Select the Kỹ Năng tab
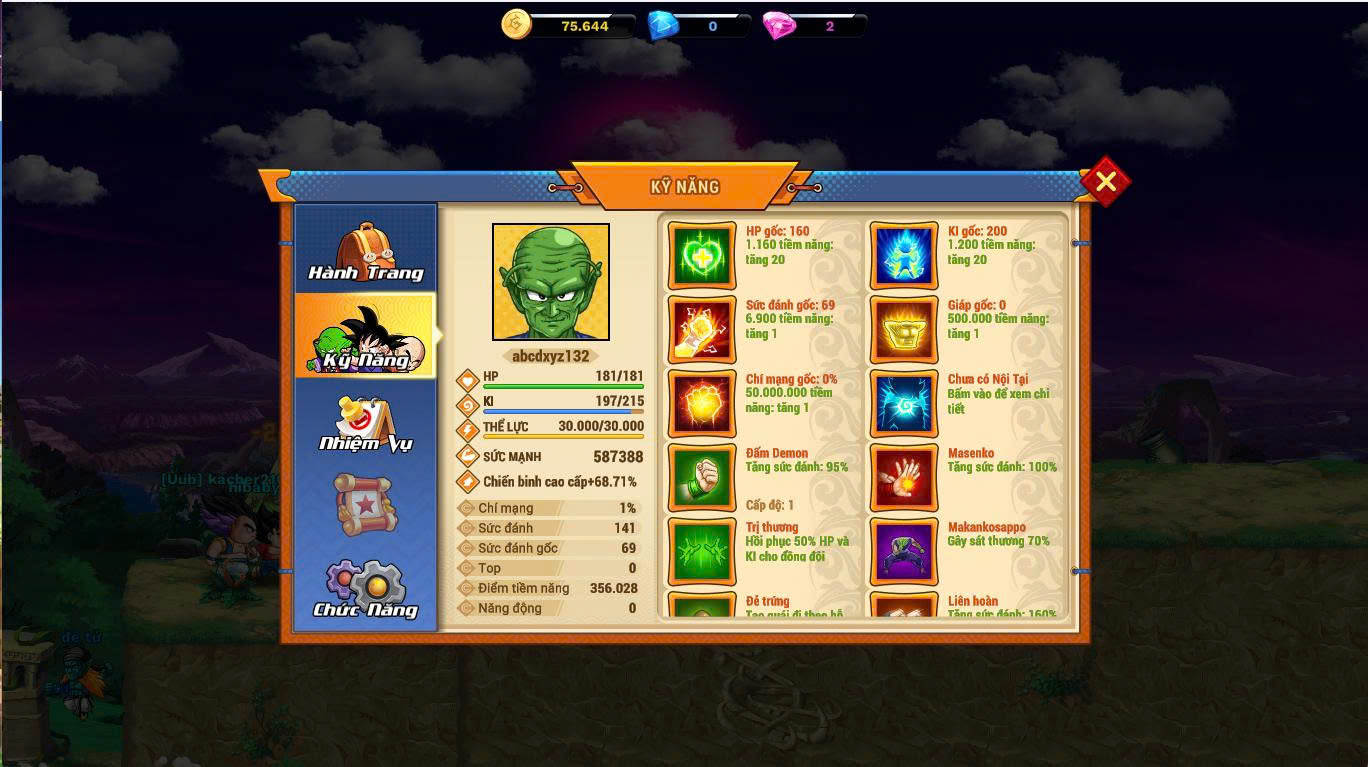Screen dimensions: 1368x767 point(366,337)
